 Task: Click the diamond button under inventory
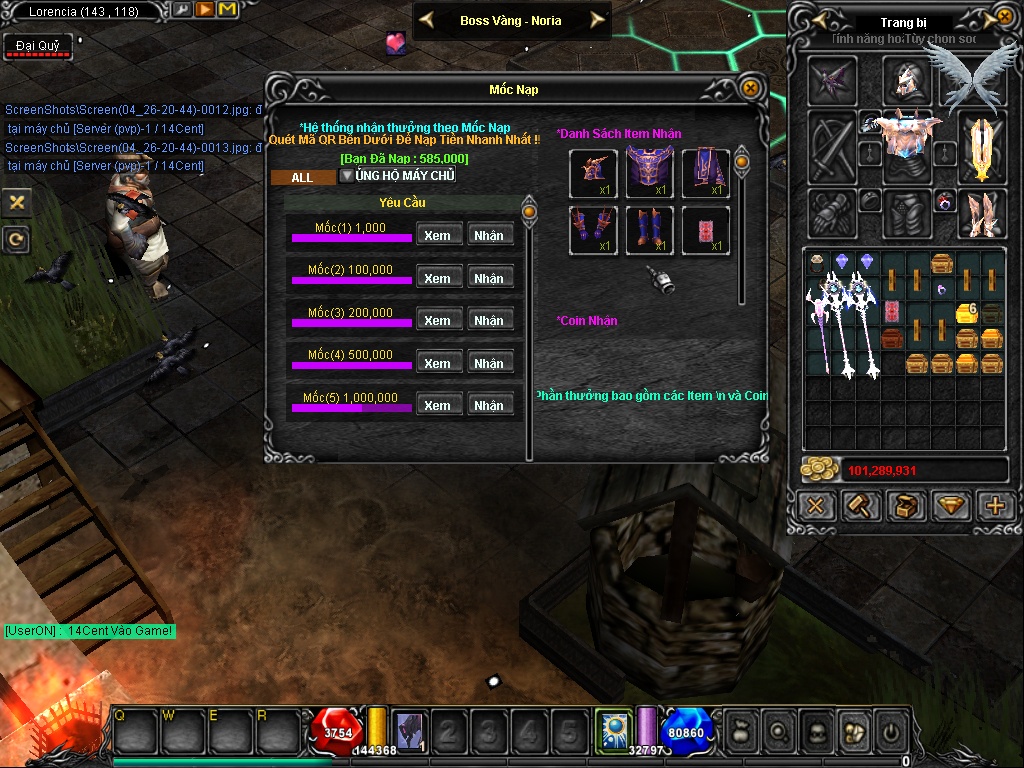click(x=950, y=506)
